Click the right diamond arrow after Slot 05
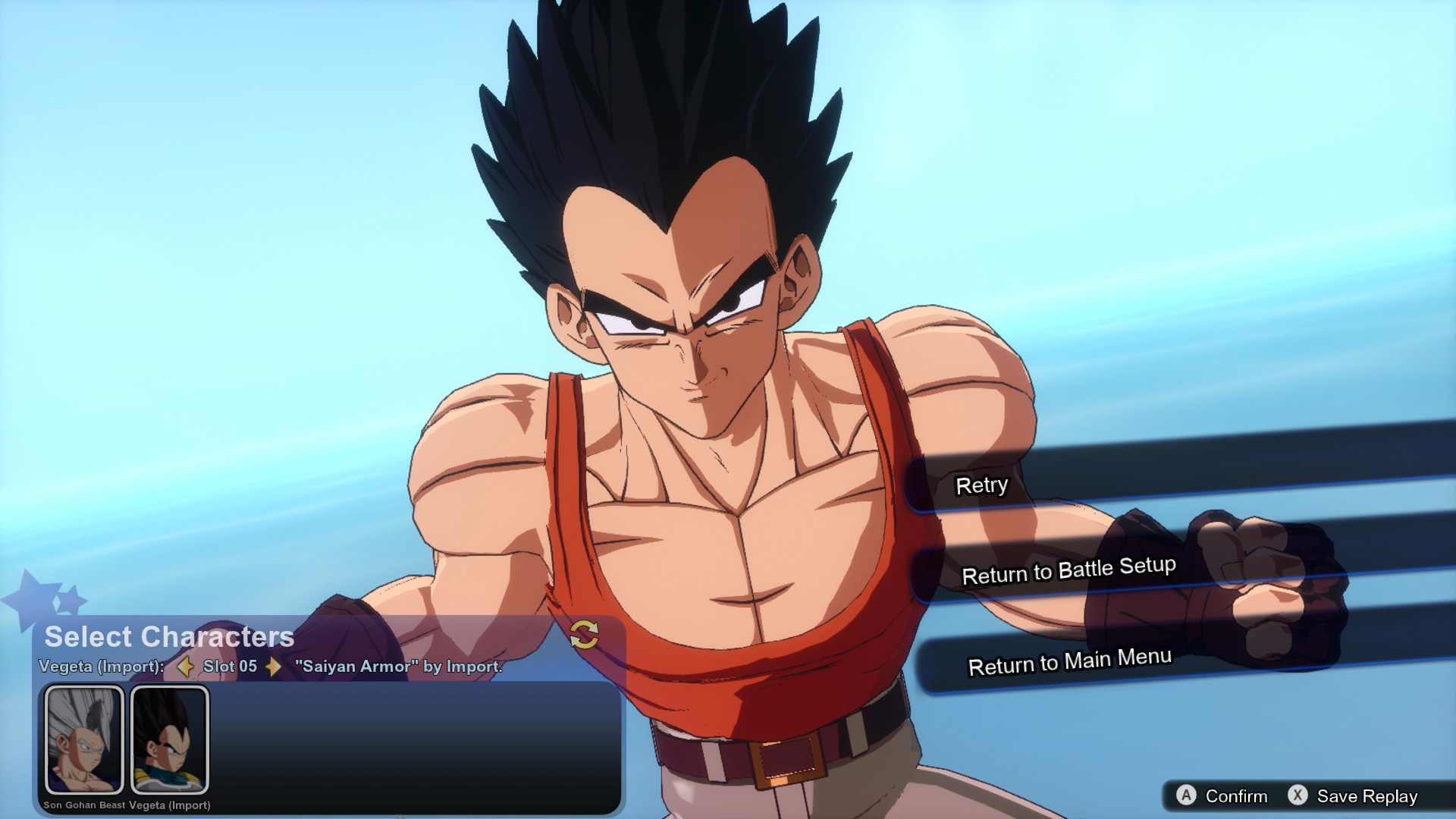This screenshot has width=1456, height=819. point(275,667)
